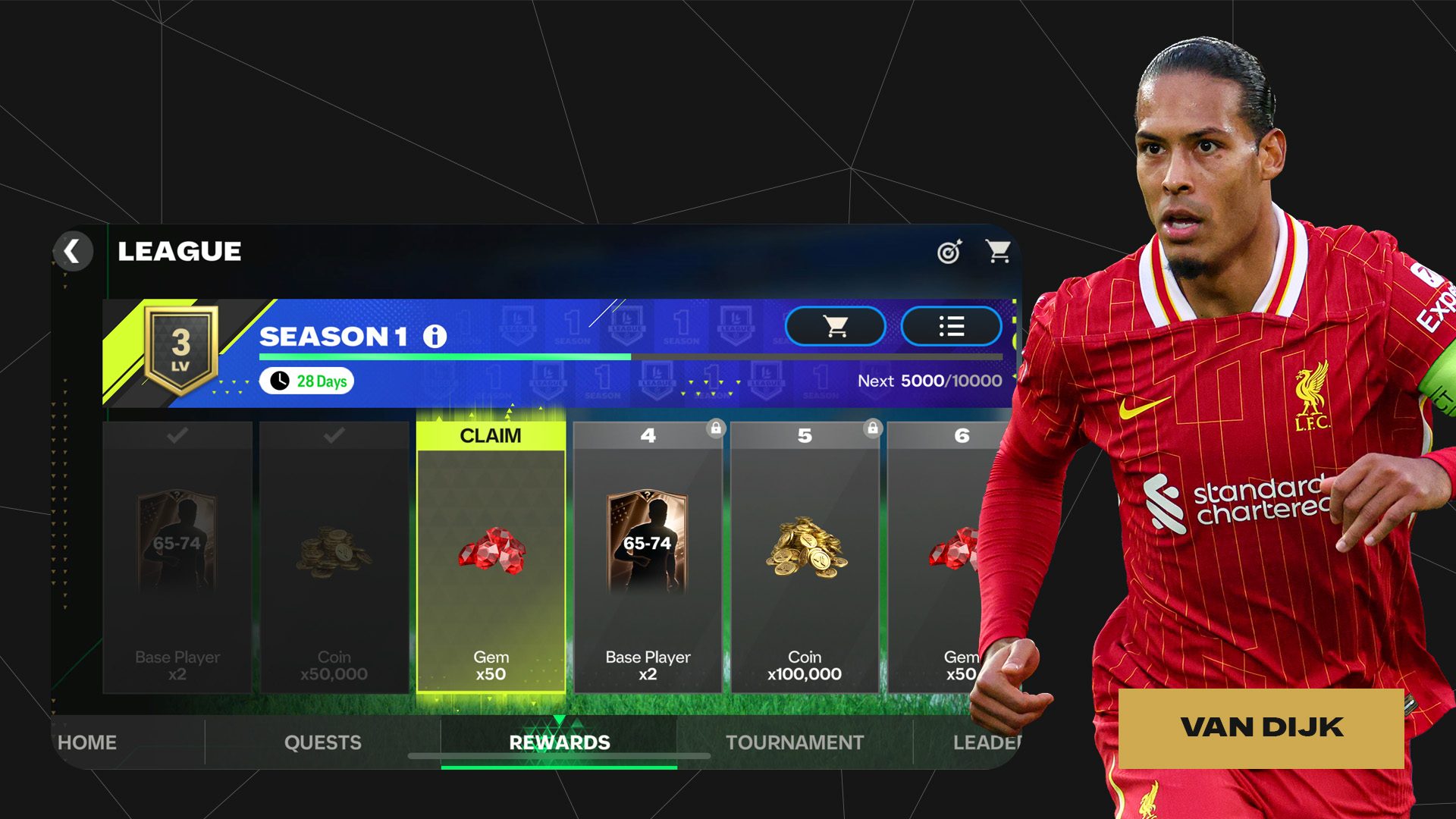Viewport: 1456px width, 819px height.
Task: Open the store cart button on the Season banner
Action: point(835,328)
